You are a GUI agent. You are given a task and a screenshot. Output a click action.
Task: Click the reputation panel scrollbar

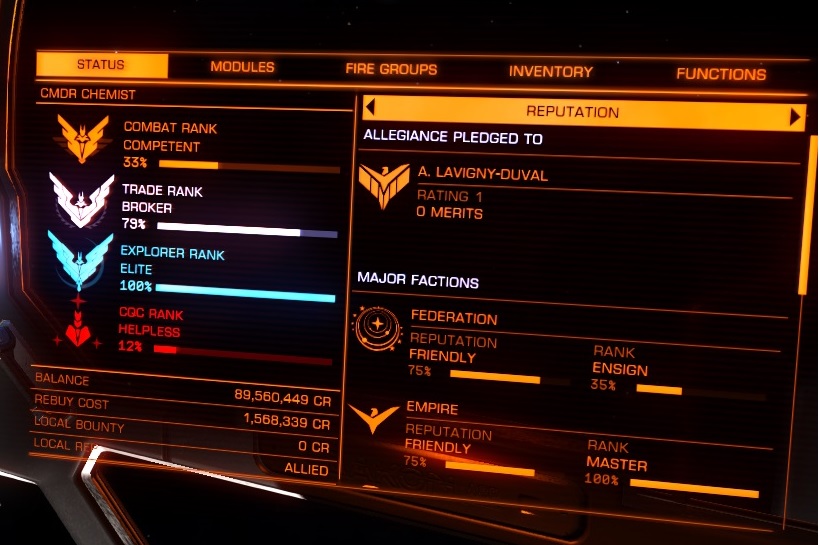click(x=813, y=213)
